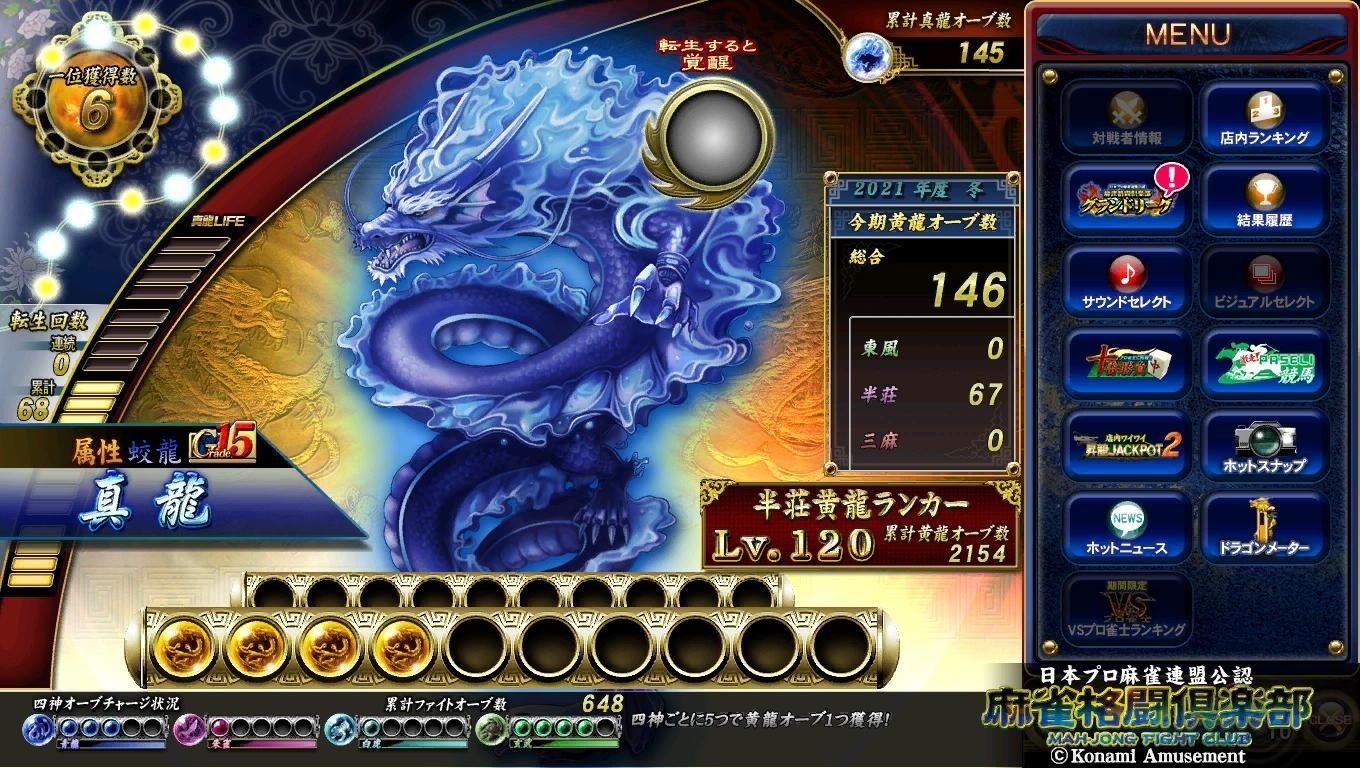1360x768 pixels.
Task: Select the greyed 対戦者情報 opponent info button
Action: 1127,118
